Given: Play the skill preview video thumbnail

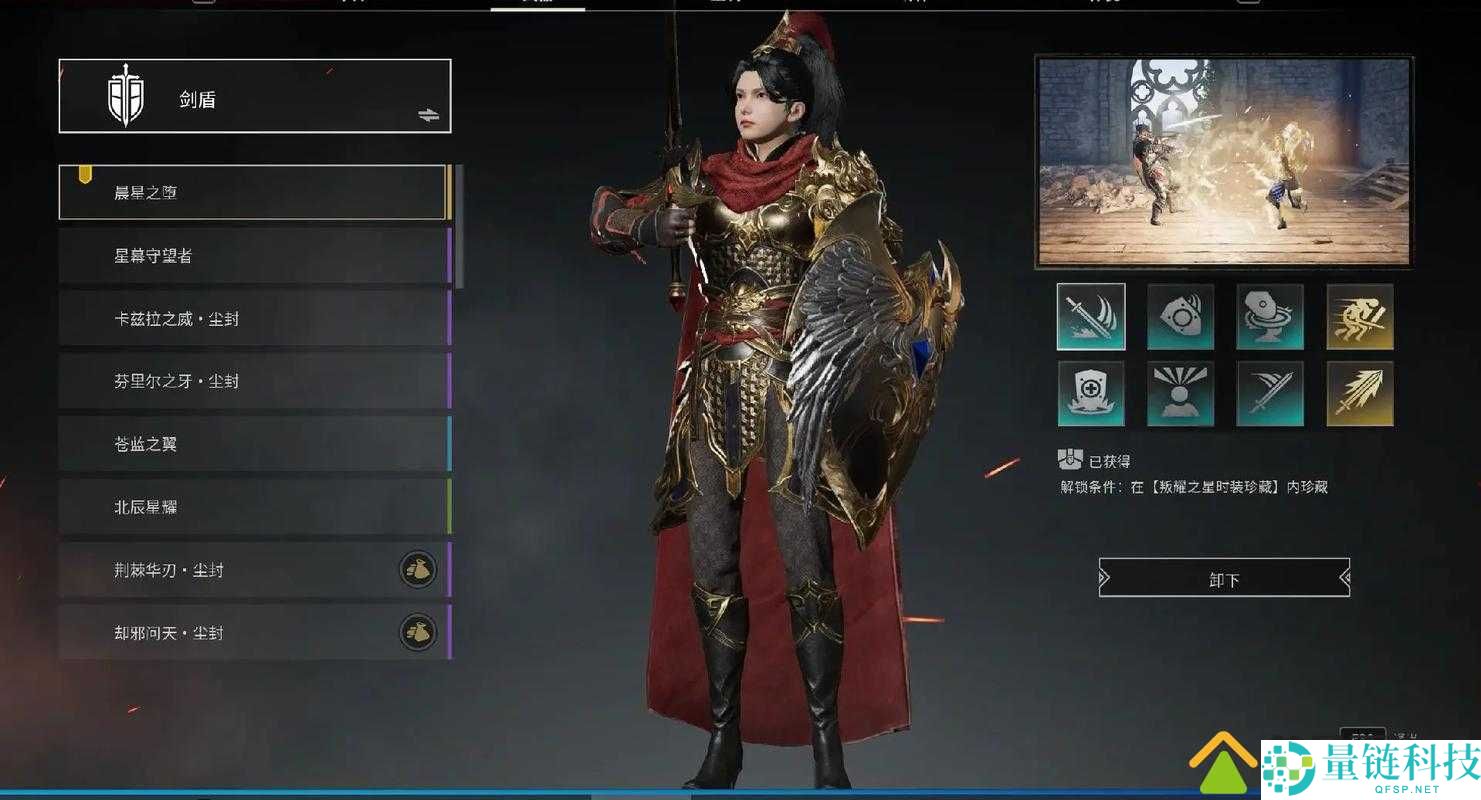Looking at the screenshot, I should (1223, 162).
